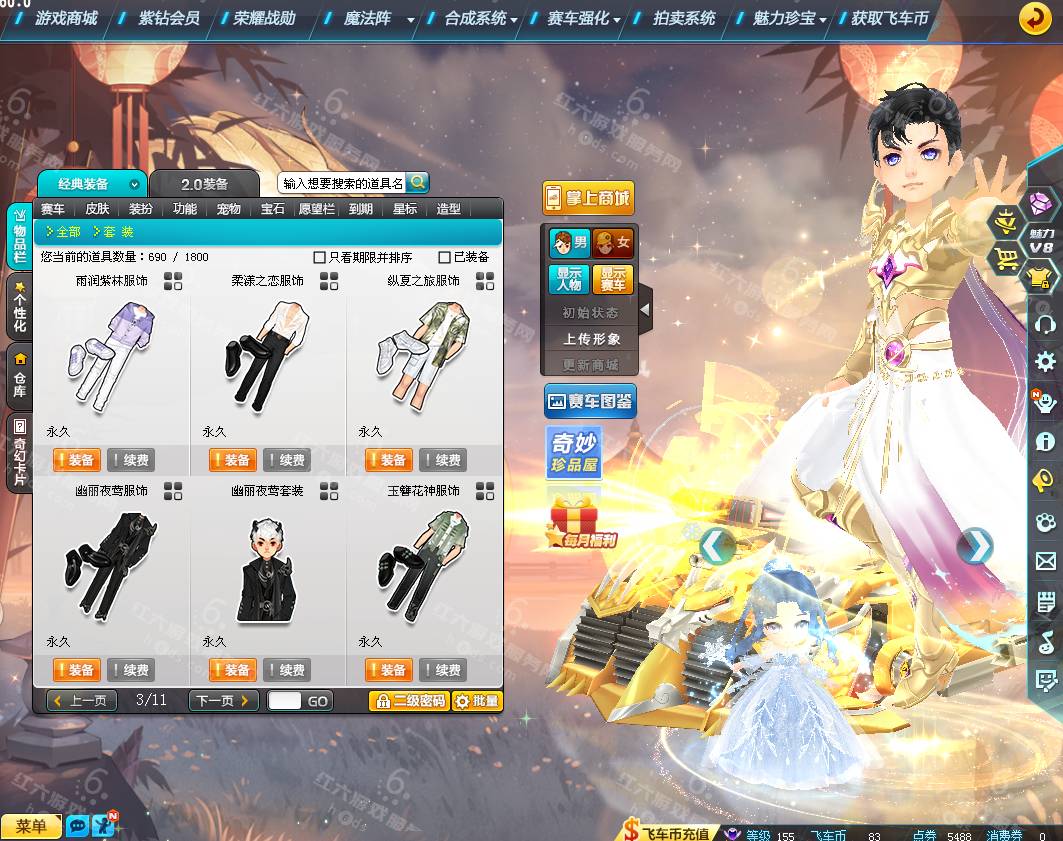Screen dimensions: 1063x841
Task: Choose the 女 female gender button
Action: [x=612, y=242]
